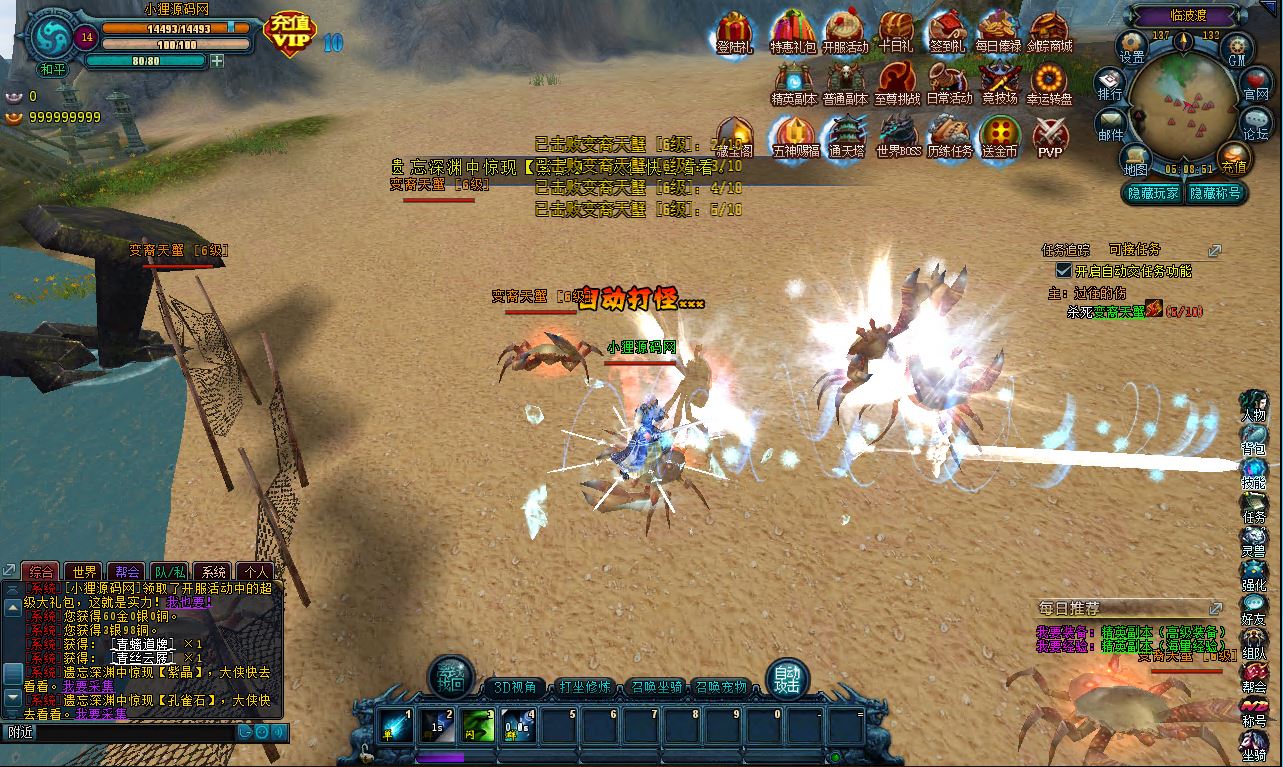
Task: Open 设置 settings beside the minimap
Action: tap(1132, 46)
